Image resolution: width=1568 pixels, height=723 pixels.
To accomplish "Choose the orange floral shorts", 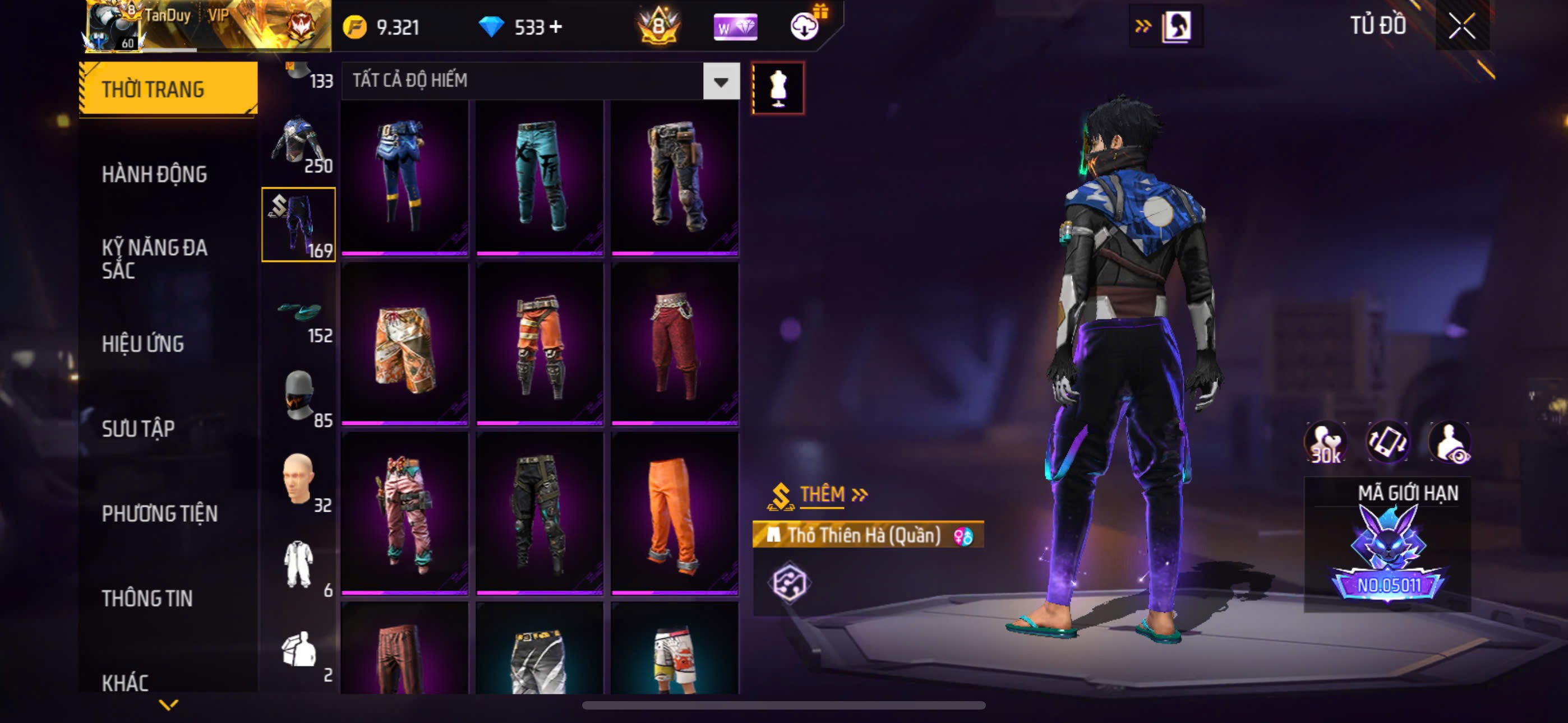I will (x=405, y=345).
